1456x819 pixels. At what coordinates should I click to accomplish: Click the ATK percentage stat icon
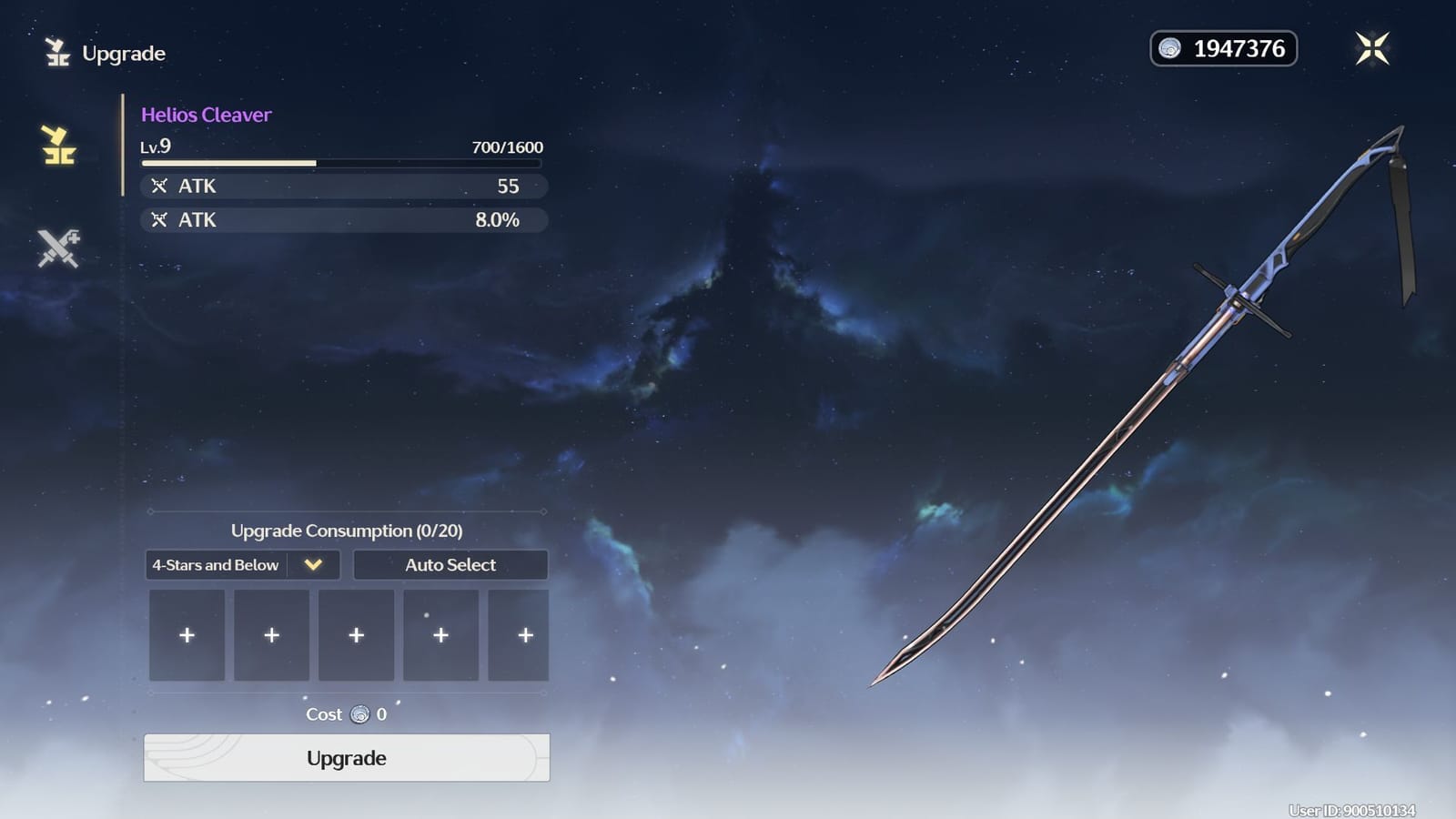point(162,219)
